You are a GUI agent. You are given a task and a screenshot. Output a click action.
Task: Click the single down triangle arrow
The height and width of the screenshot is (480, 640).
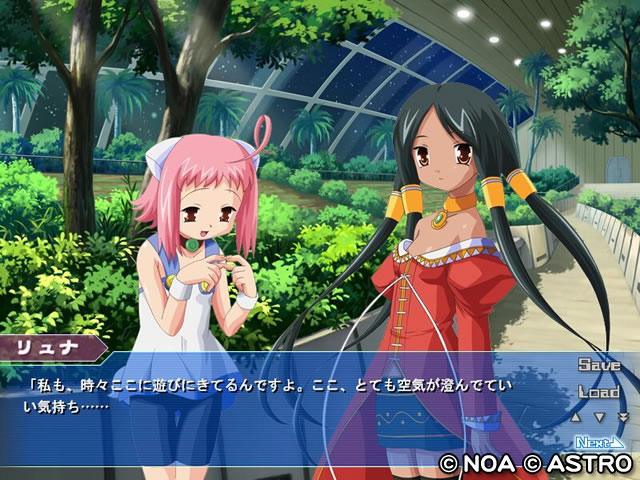point(598,416)
